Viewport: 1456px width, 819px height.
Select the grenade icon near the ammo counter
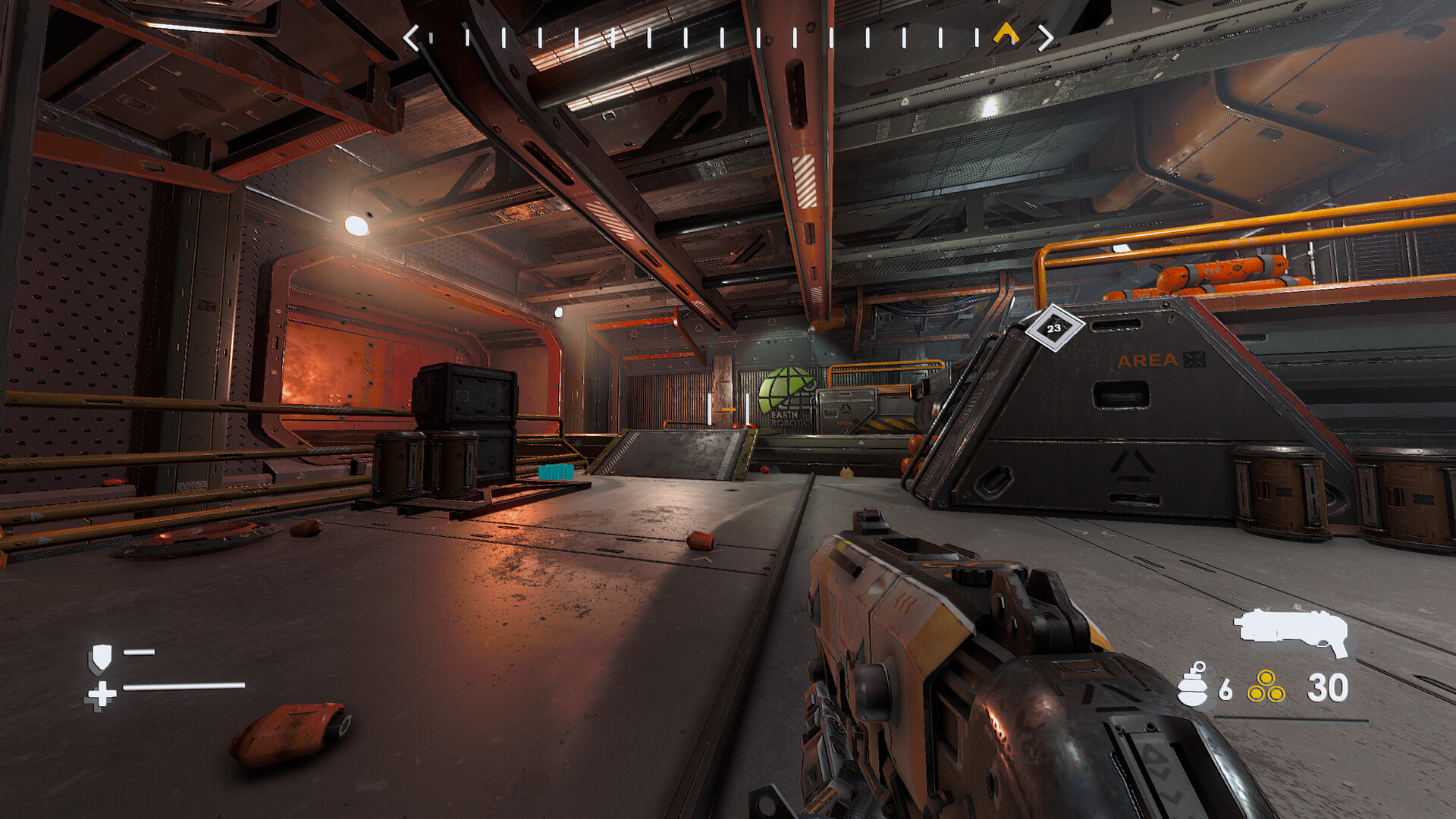(1191, 686)
